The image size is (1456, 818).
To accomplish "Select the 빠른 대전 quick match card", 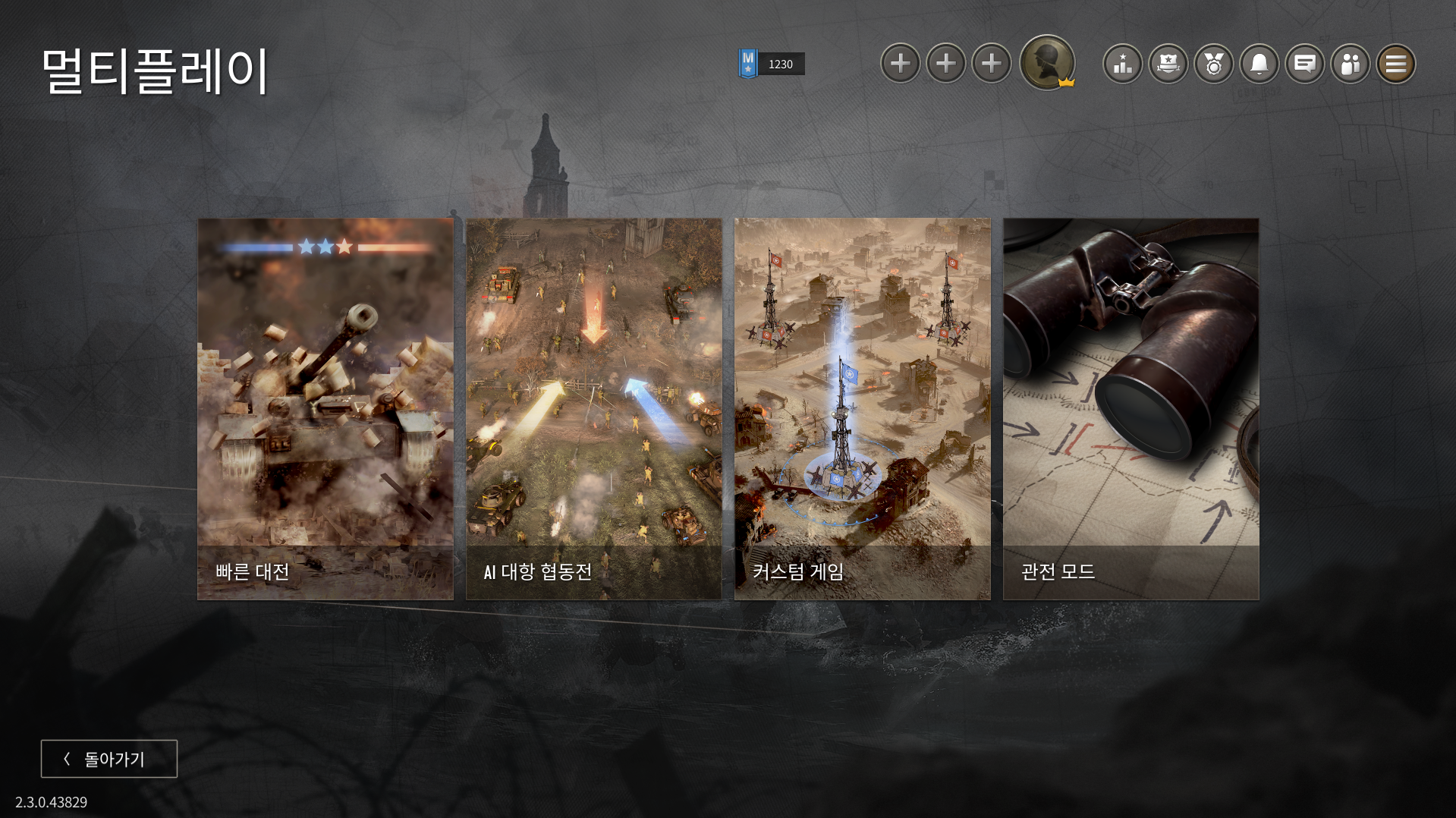I will coord(325,409).
